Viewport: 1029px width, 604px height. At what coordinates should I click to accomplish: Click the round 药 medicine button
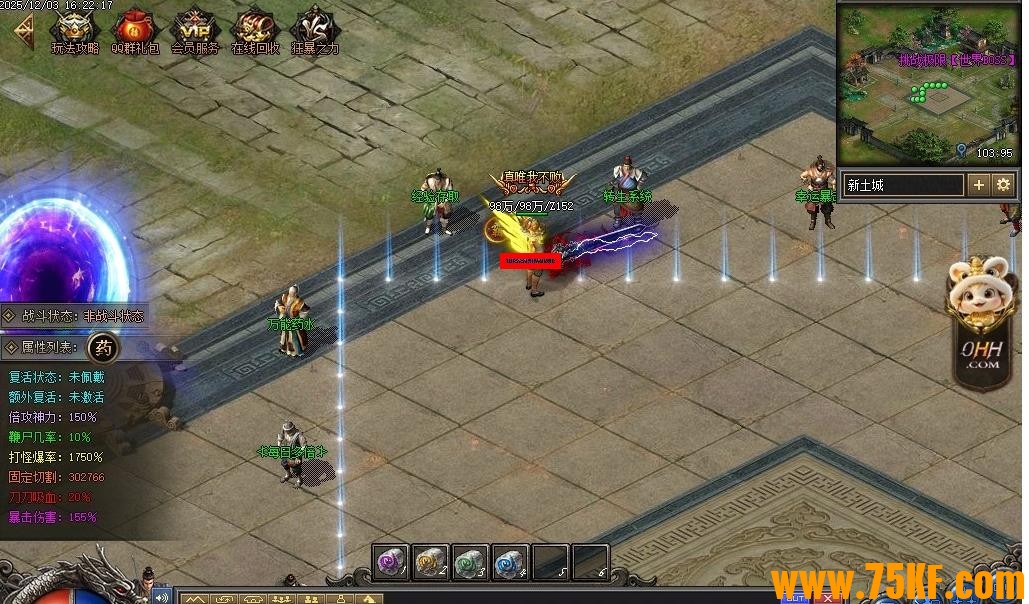103,348
